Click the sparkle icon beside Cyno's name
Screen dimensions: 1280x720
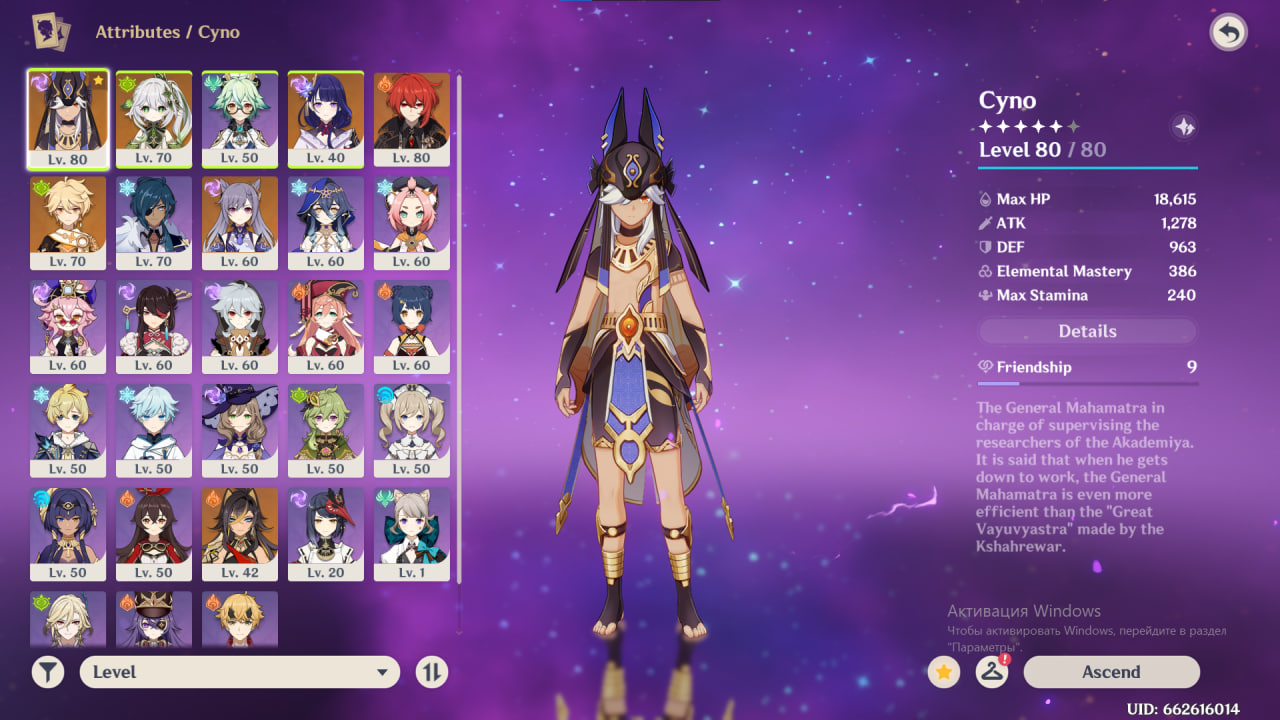point(1184,127)
